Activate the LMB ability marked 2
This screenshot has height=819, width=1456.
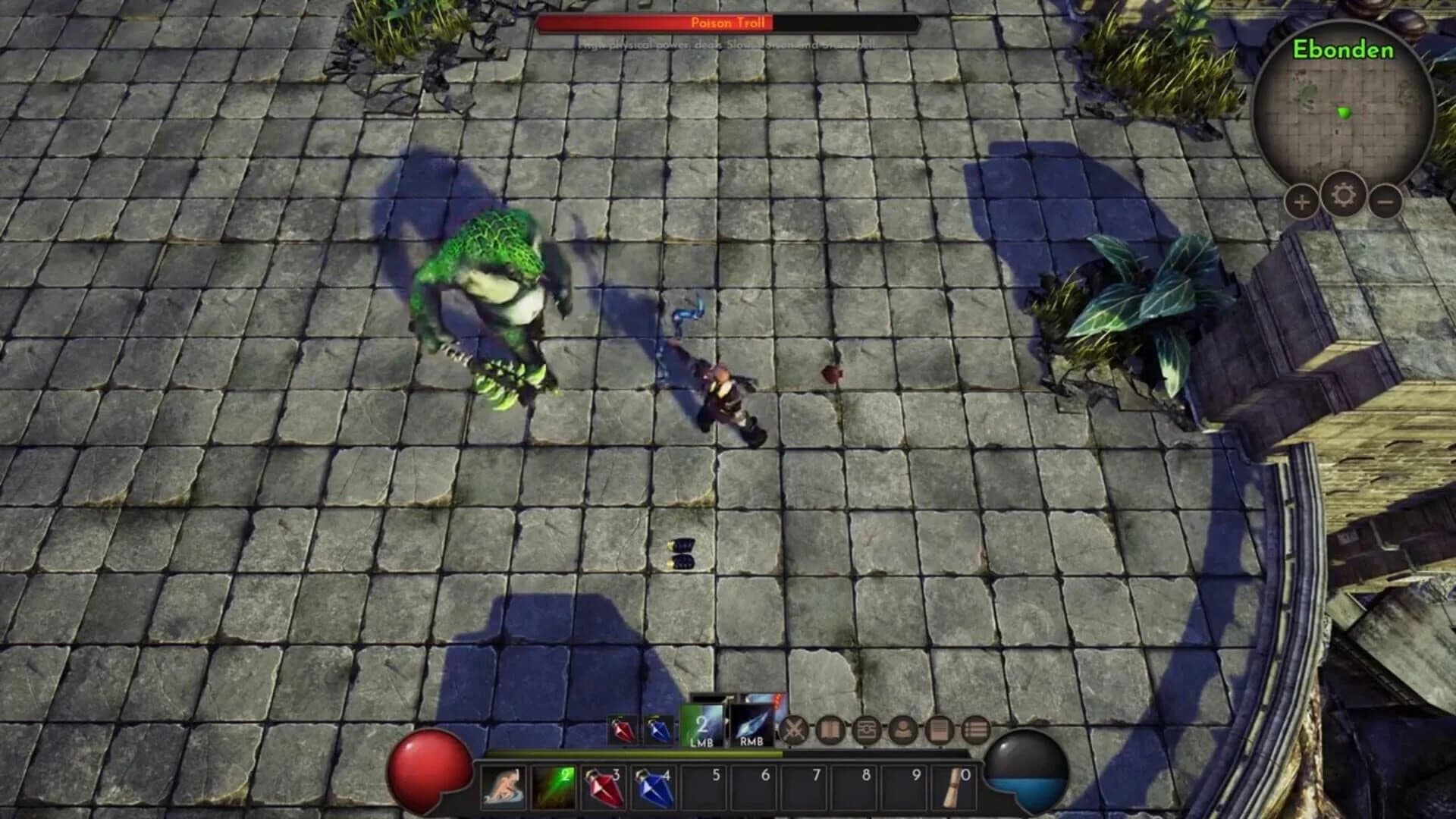click(702, 728)
